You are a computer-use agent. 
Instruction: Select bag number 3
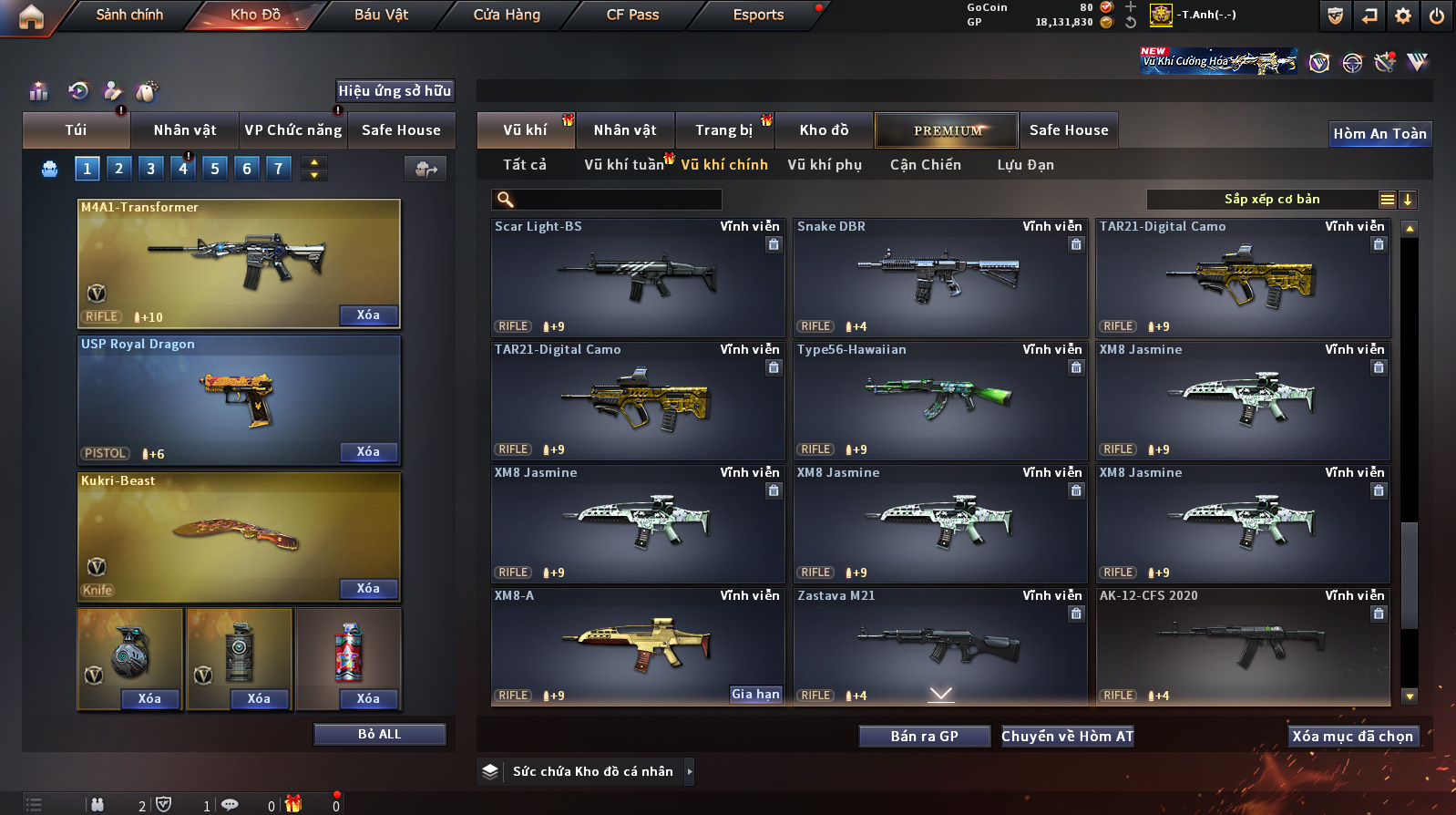[151, 169]
